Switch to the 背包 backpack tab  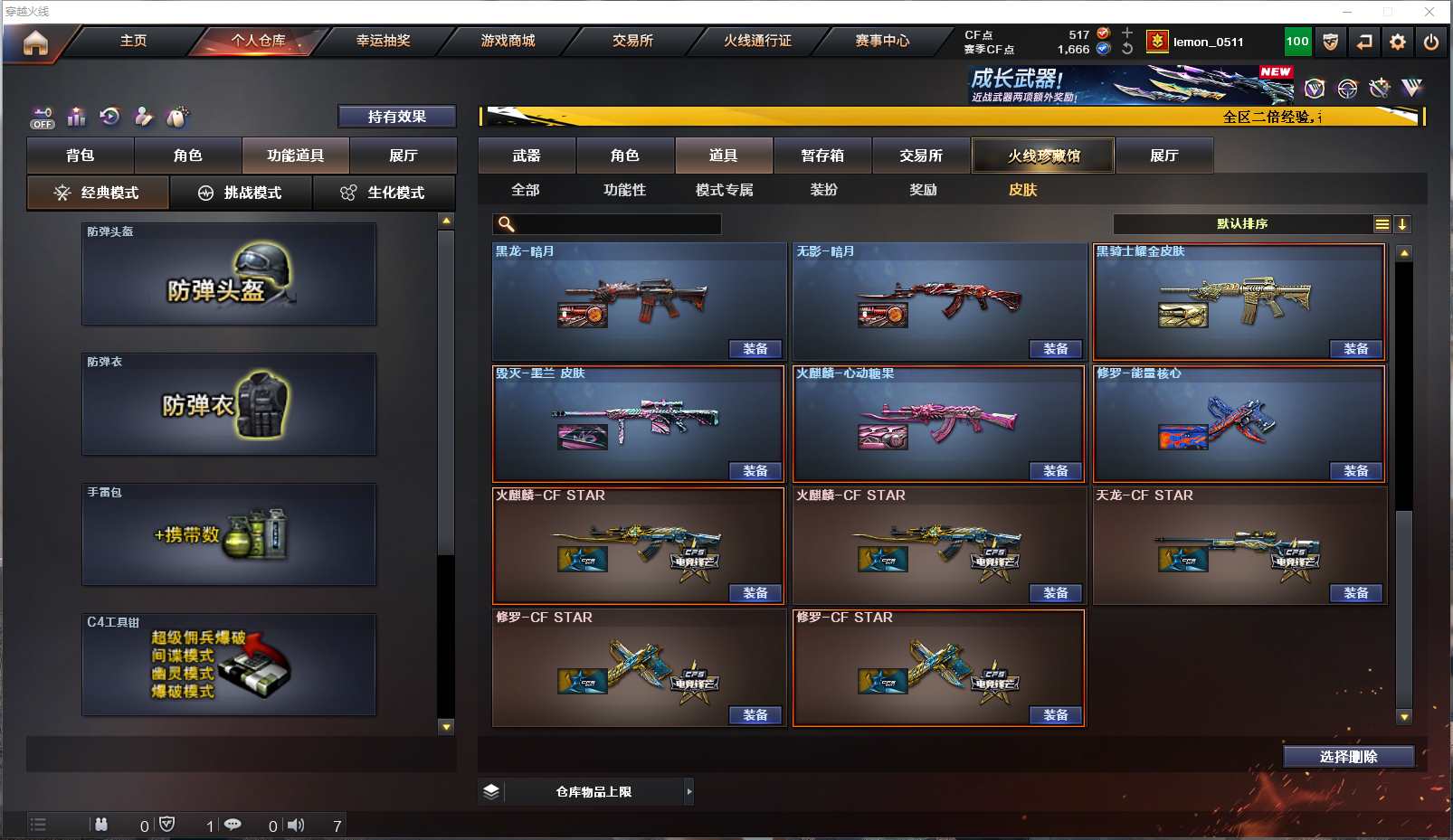click(x=81, y=156)
